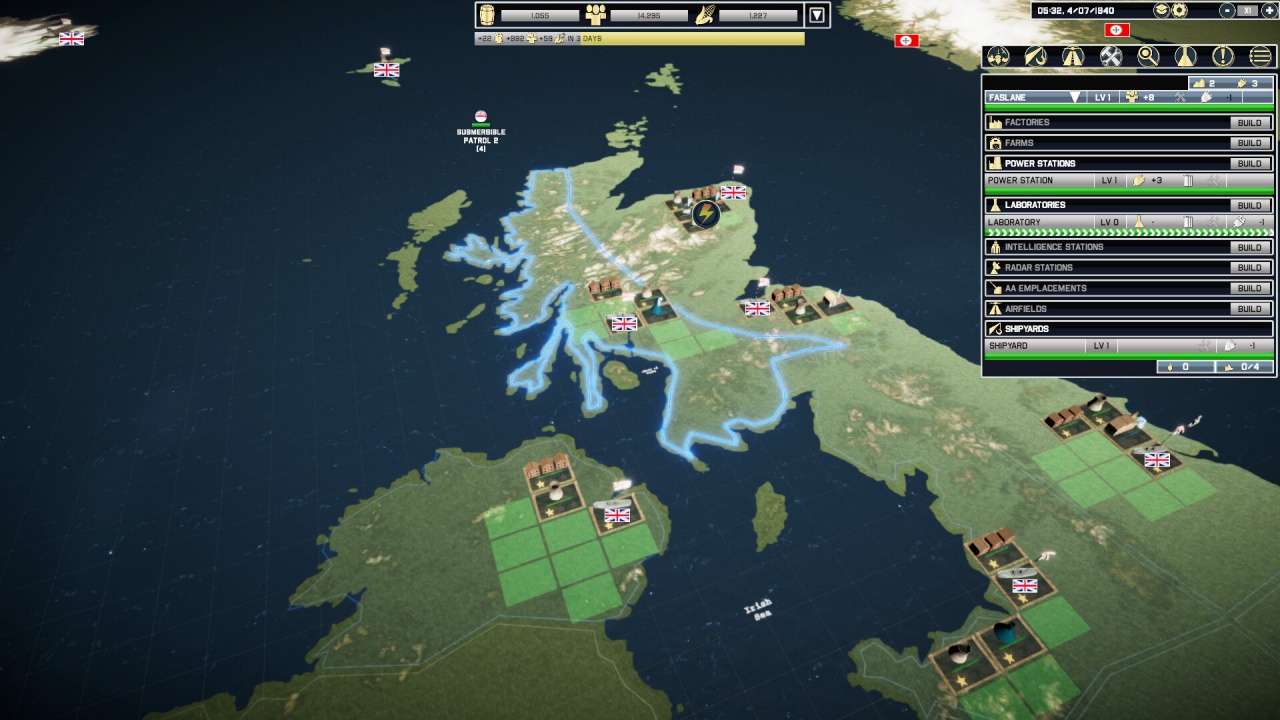Screen dimensions: 1280x720
Task: Build a radar station
Action: [x=1250, y=268]
